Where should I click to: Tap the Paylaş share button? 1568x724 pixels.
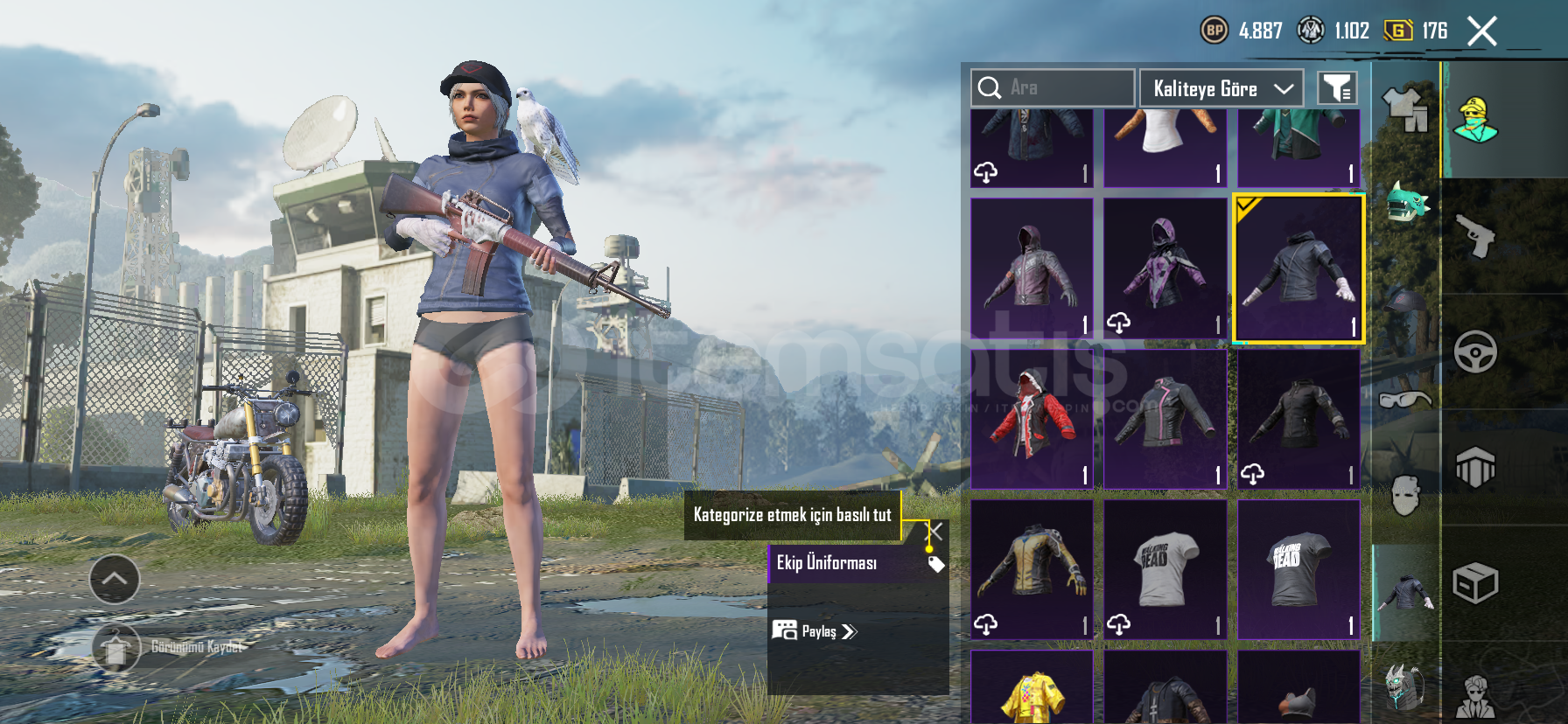tap(815, 631)
